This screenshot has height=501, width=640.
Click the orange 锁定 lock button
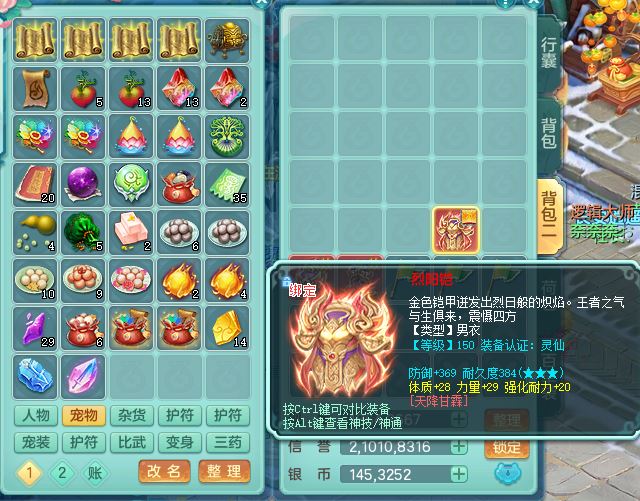pyautogui.click(x=507, y=447)
